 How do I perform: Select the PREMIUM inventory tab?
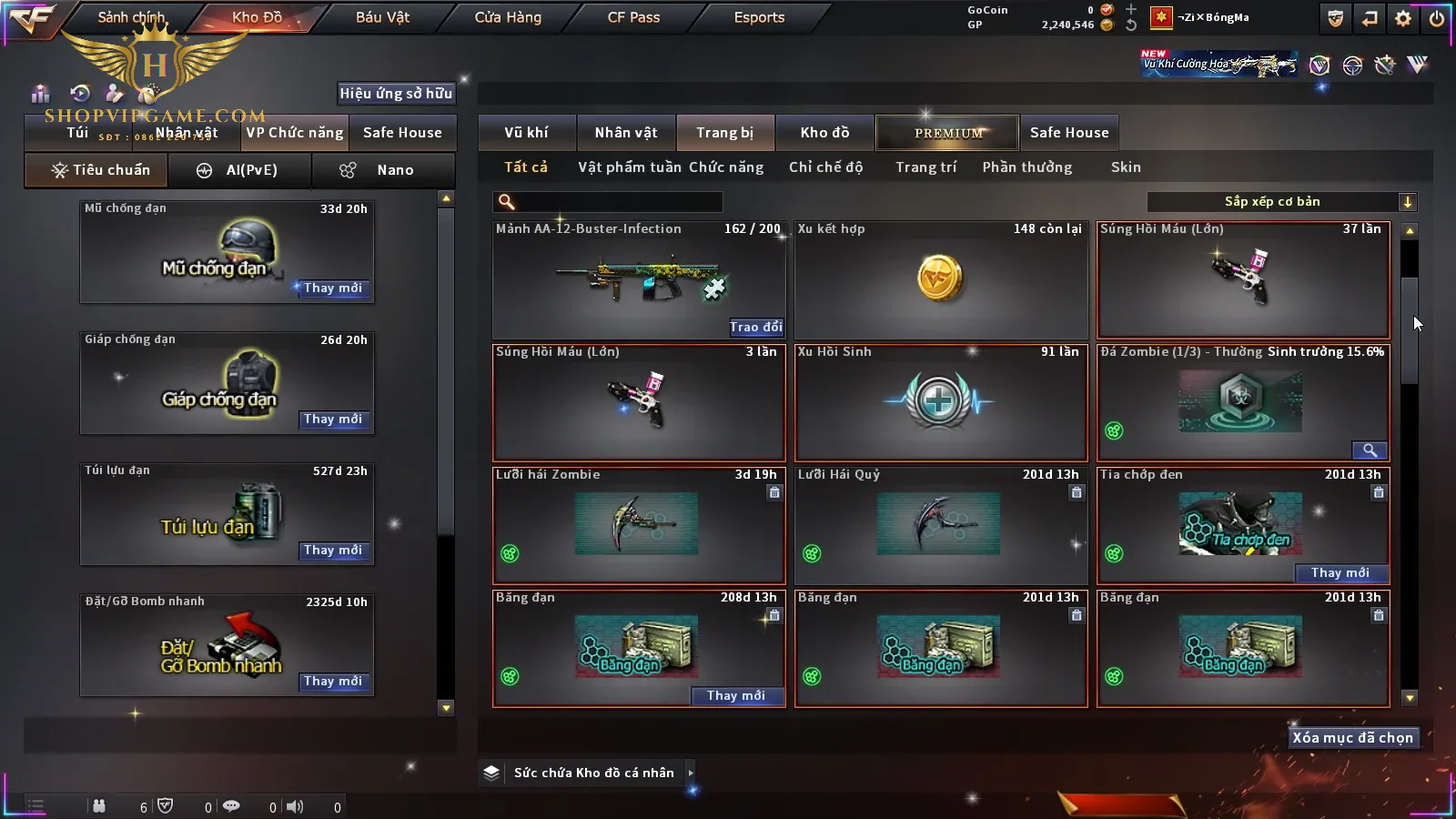pyautogui.click(x=947, y=133)
